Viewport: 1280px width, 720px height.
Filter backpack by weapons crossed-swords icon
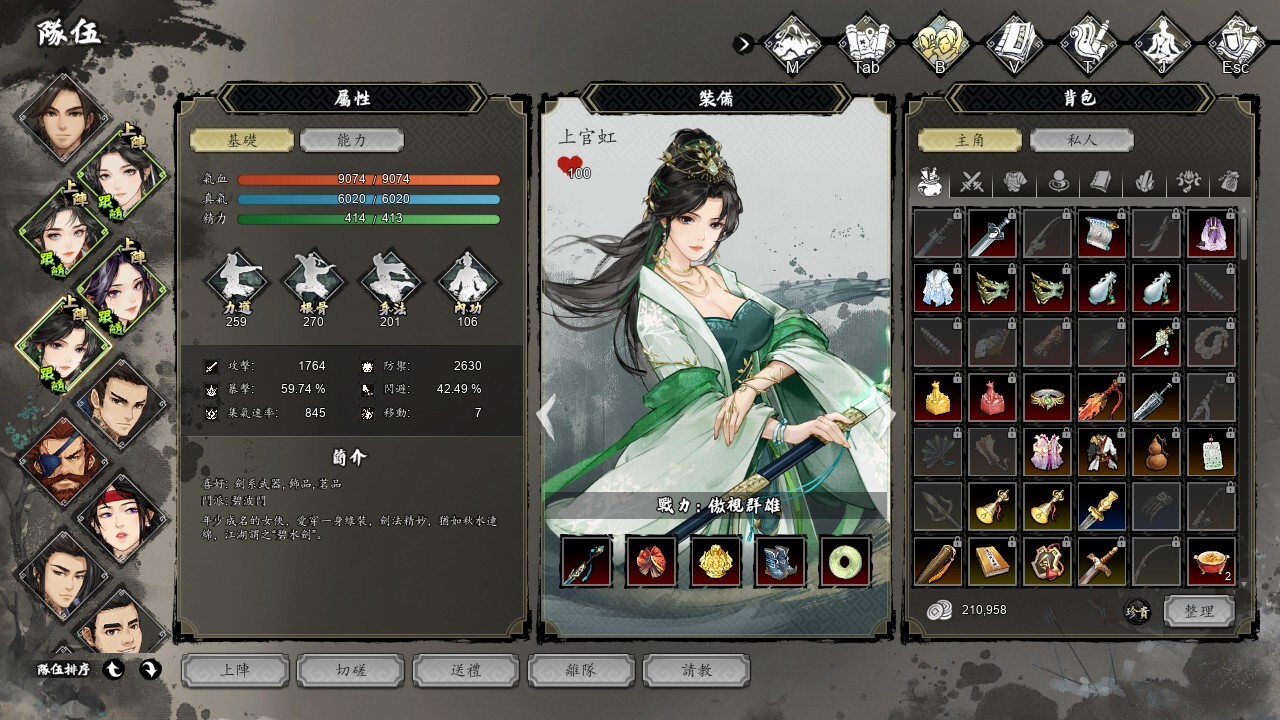972,182
